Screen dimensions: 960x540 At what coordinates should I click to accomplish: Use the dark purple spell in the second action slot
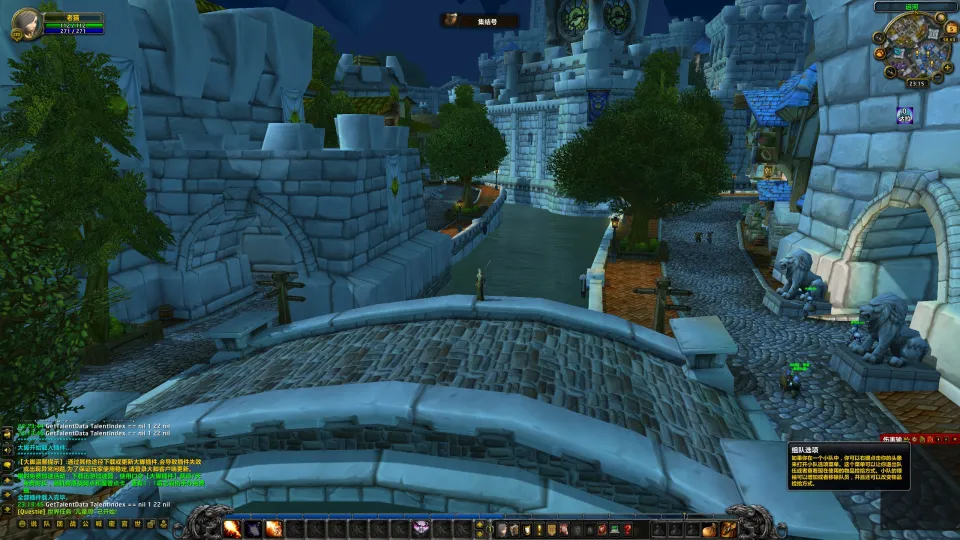pos(253,528)
